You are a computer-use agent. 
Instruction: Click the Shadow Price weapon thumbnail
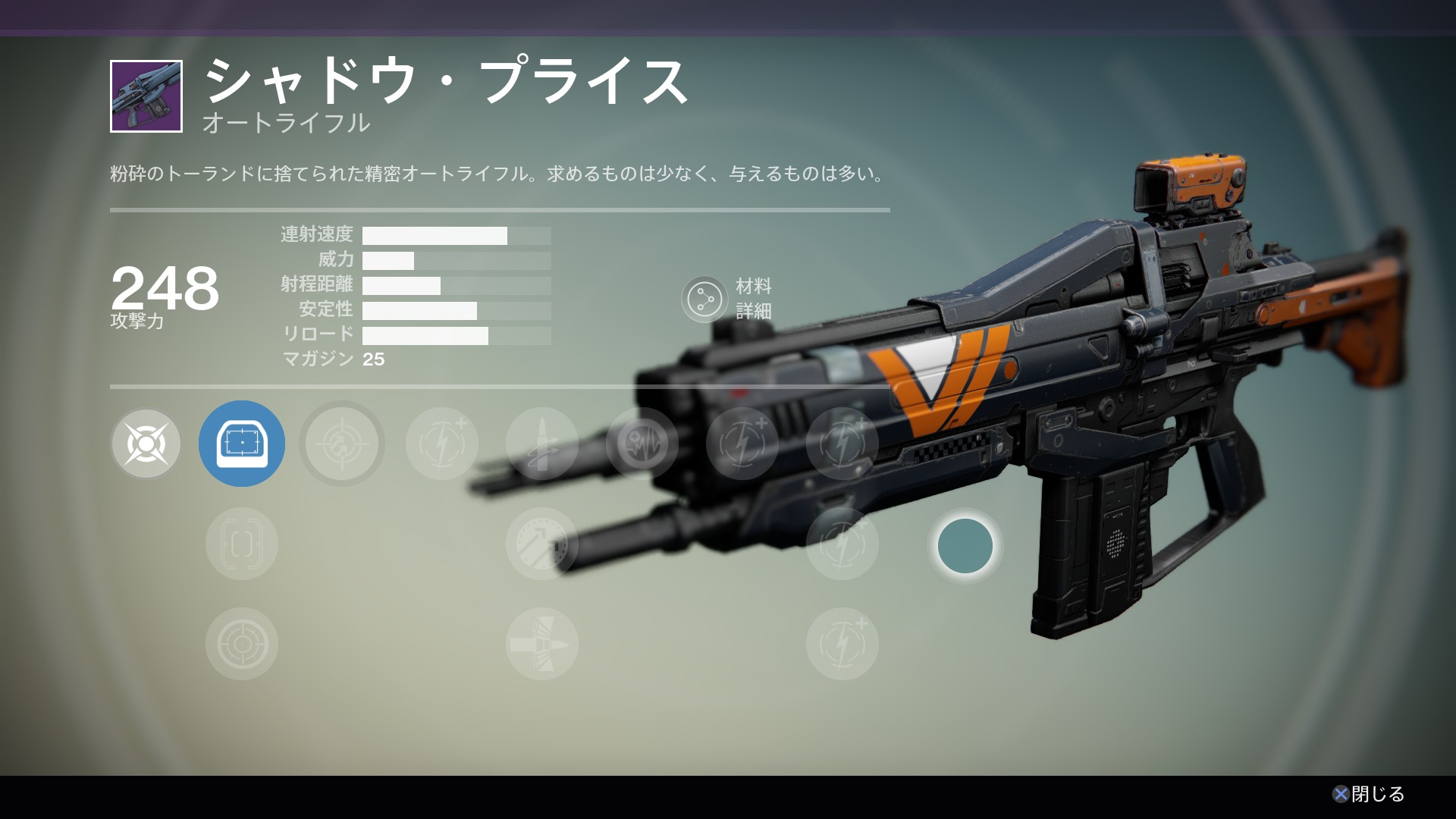(146, 96)
